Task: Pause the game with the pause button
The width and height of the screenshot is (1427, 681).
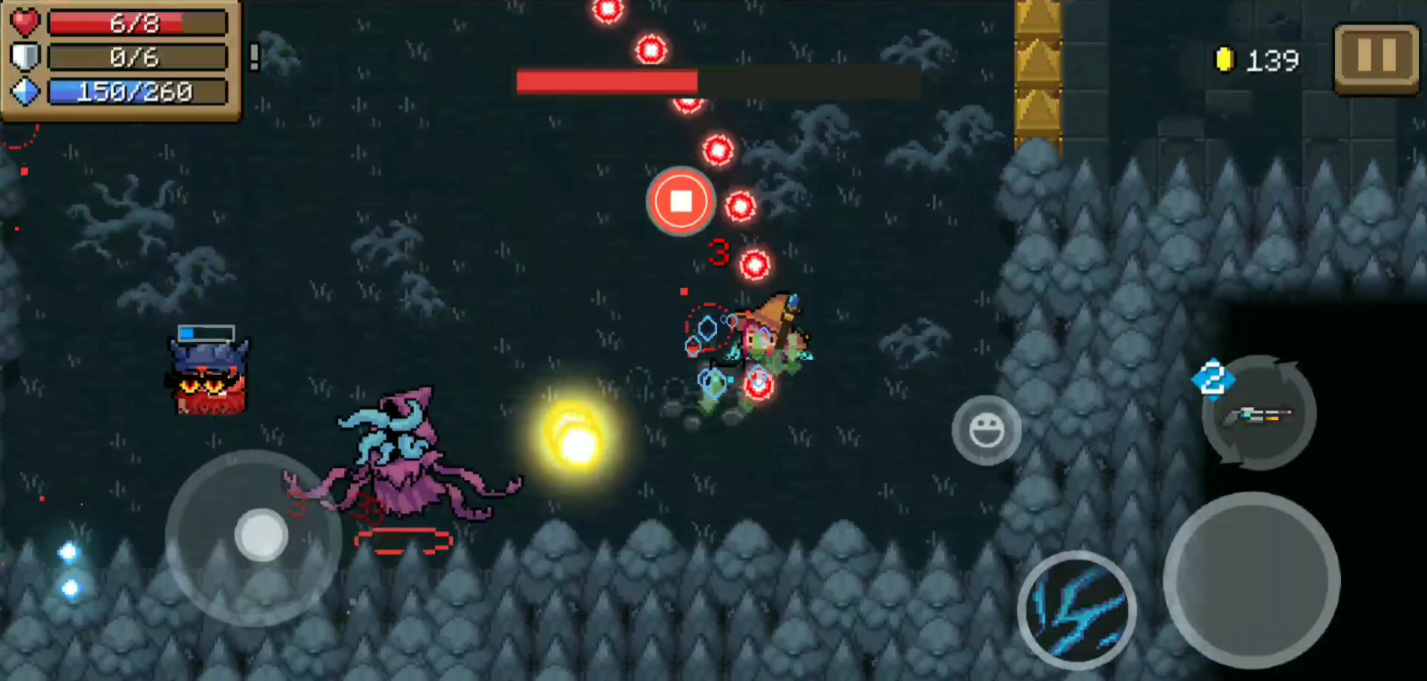Action: click(1376, 59)
